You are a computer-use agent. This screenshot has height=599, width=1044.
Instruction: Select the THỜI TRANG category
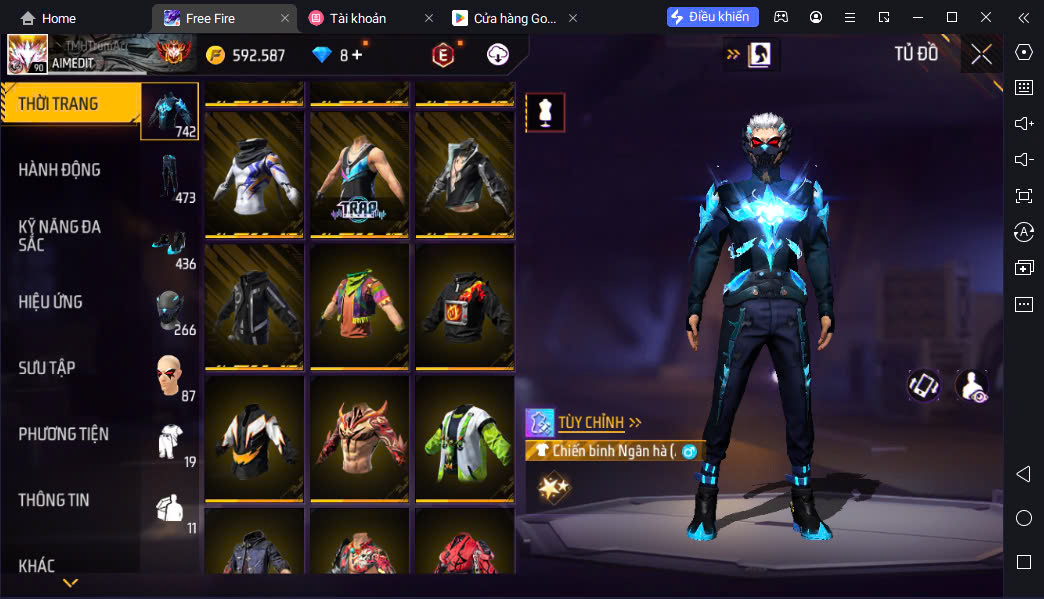(x=60, y=104)
